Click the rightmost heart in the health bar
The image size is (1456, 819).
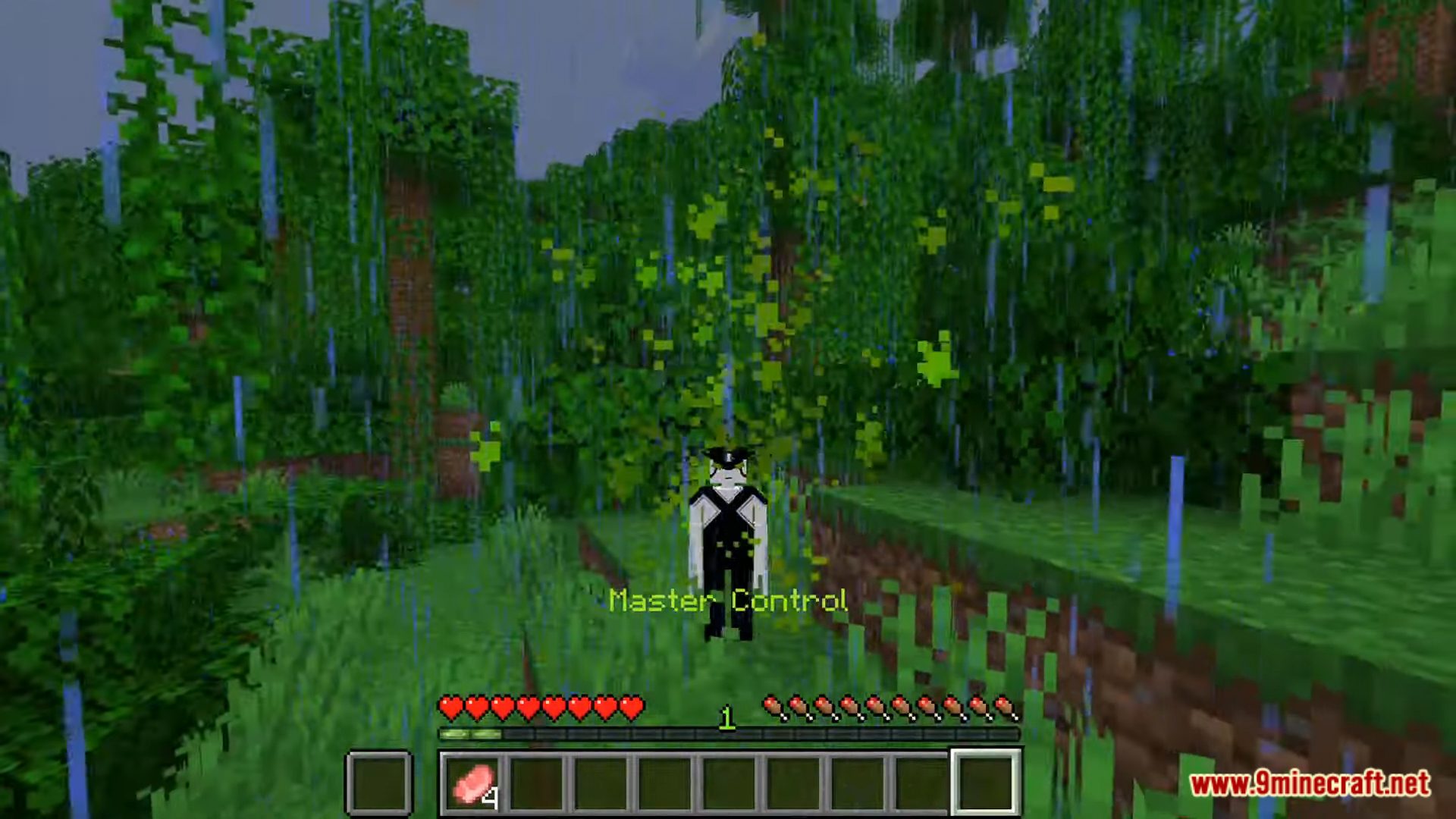pyautogui.click(x=631, y=708)
